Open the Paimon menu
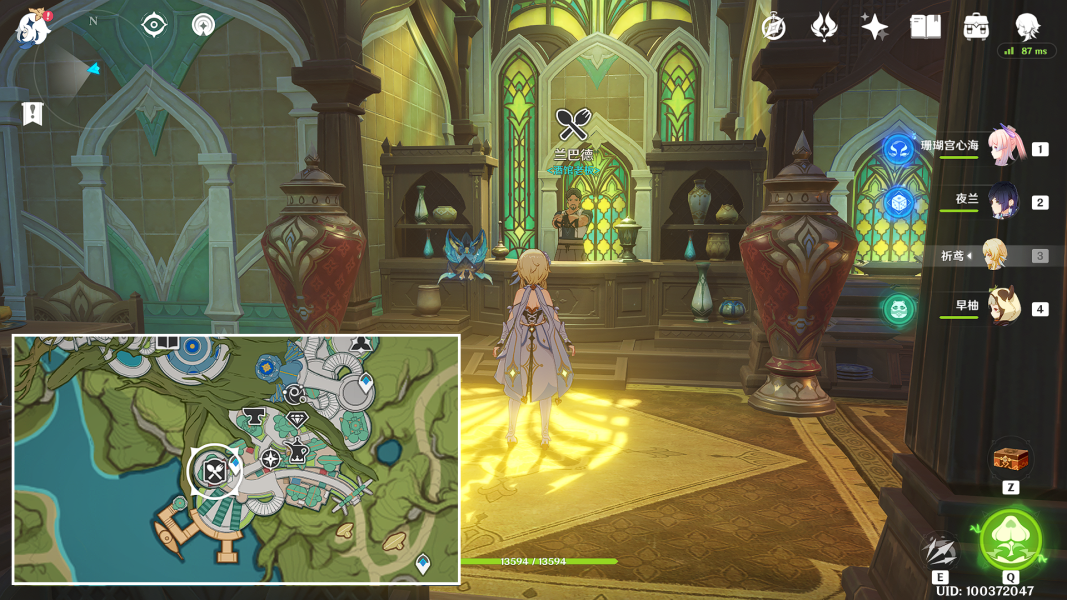This screenshot has height=600, width=1067. (x=33, y=28)
